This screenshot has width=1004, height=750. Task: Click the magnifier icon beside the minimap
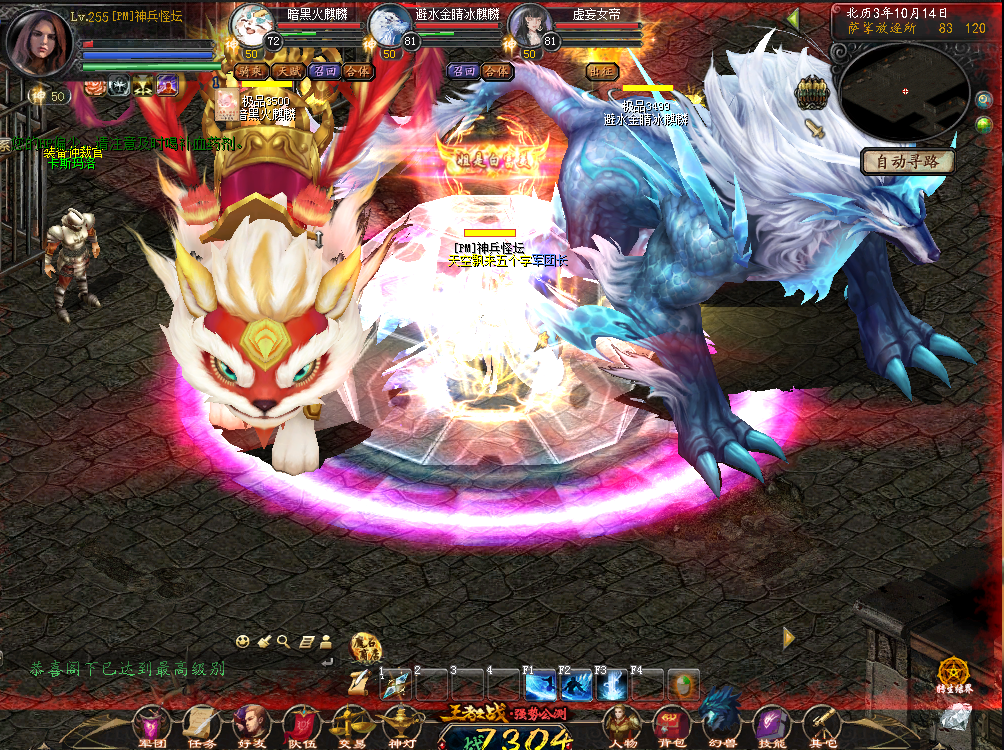[983, 100]
